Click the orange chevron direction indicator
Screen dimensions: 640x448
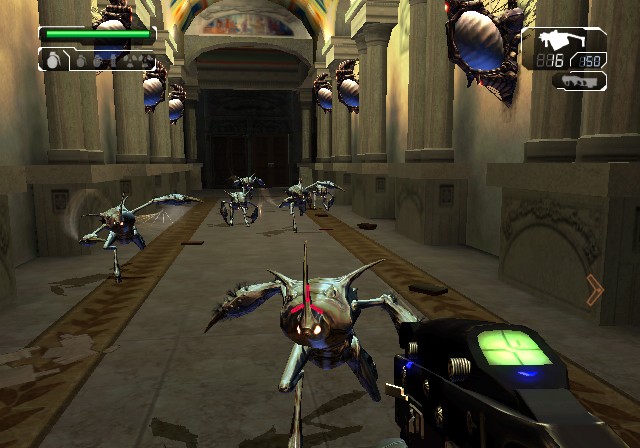click(x=595, y=290)
